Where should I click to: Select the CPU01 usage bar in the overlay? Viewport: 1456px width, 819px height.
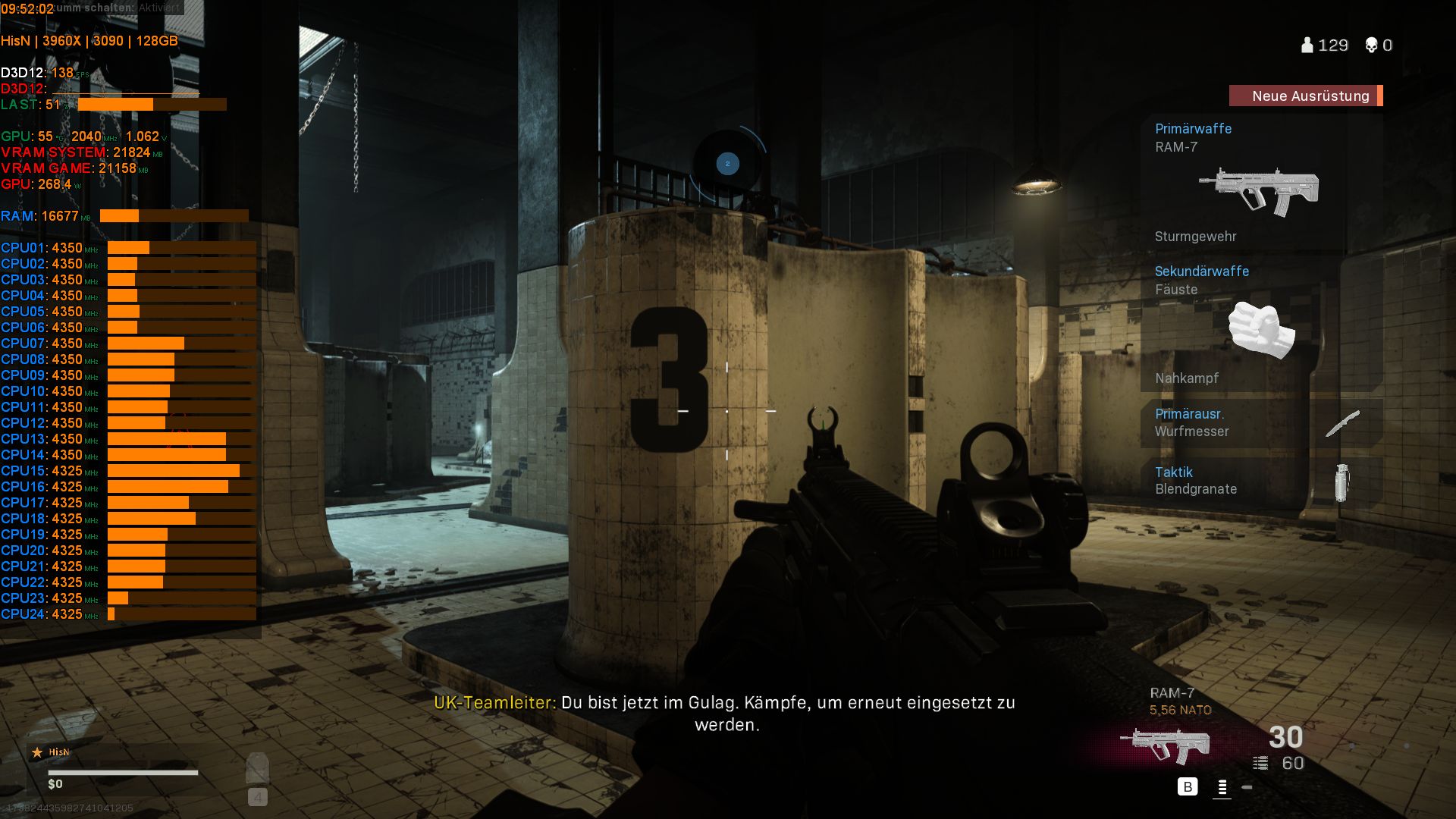[129, 246]
